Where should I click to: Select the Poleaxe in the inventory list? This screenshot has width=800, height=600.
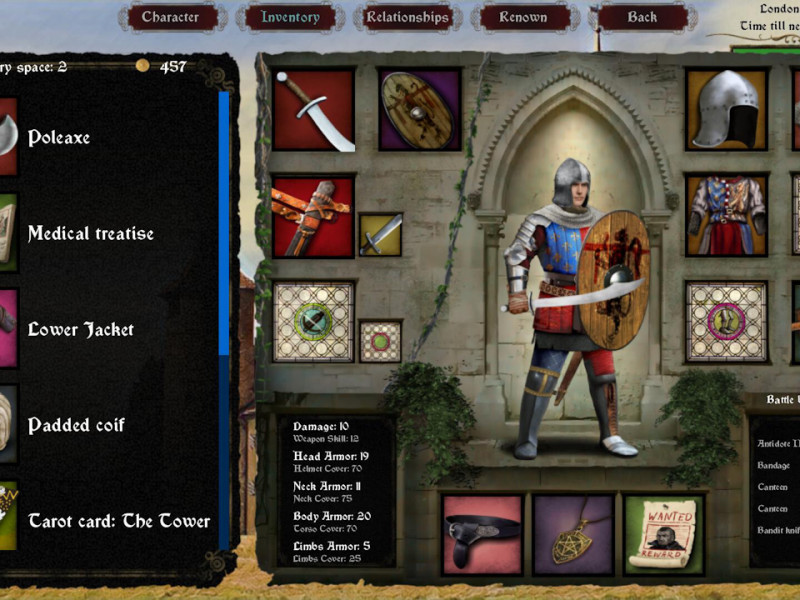pyautogui.click(x=58, y=138)
